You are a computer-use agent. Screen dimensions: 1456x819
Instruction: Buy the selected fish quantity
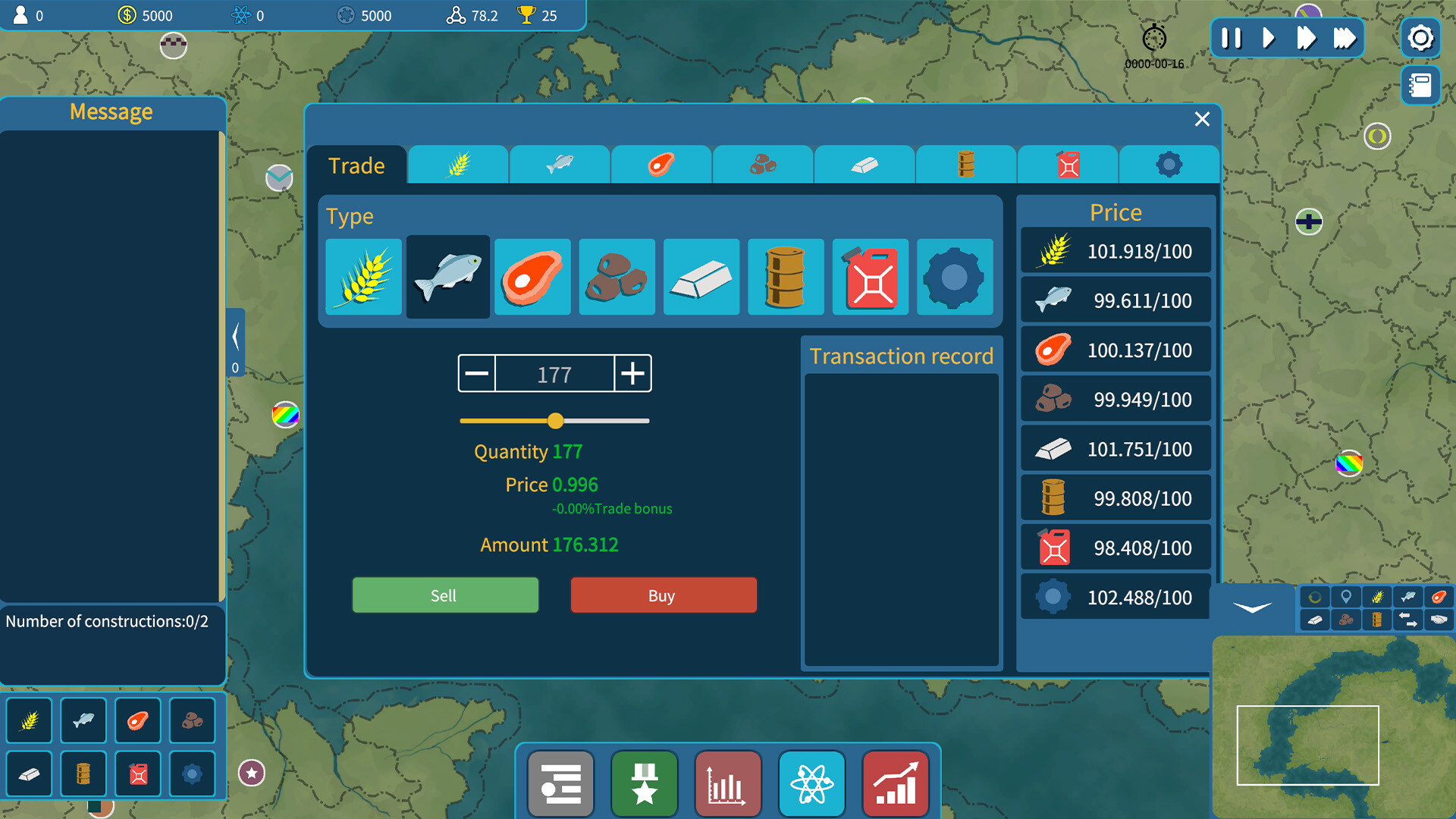coord(664,595)
